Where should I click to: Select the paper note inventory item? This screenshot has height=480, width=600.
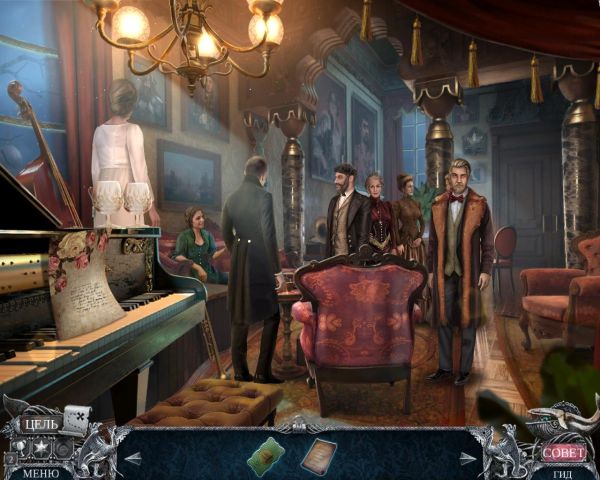point(319,454)
